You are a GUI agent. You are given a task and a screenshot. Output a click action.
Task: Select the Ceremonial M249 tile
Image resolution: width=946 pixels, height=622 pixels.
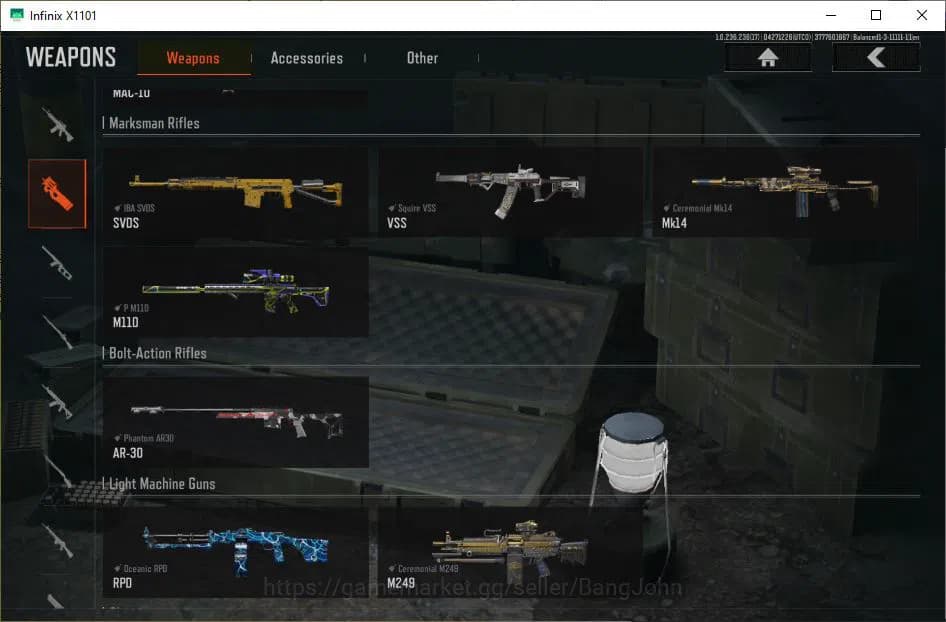(510, 552)
